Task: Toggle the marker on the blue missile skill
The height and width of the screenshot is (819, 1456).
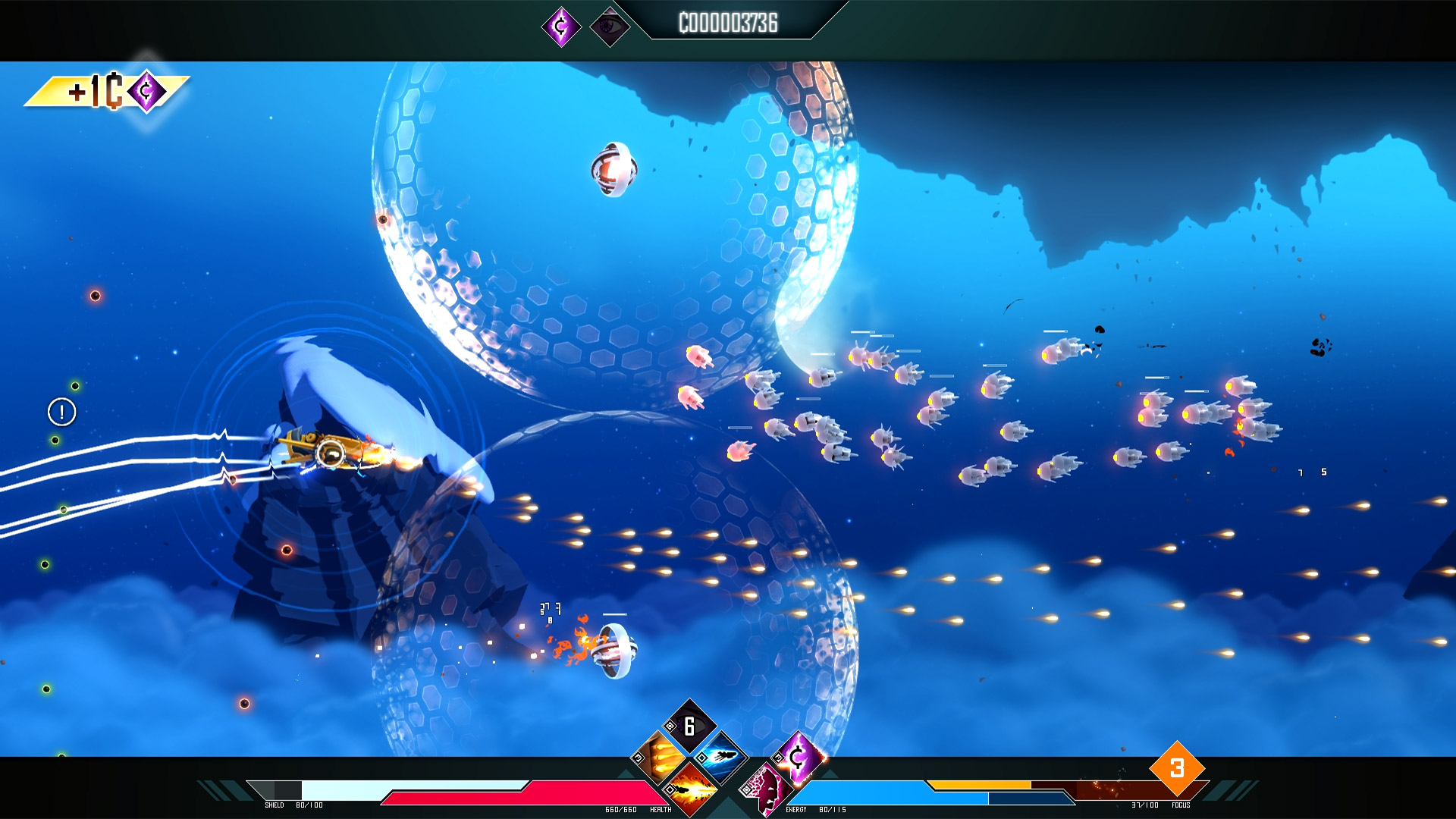Action: [x=701, y=758]
